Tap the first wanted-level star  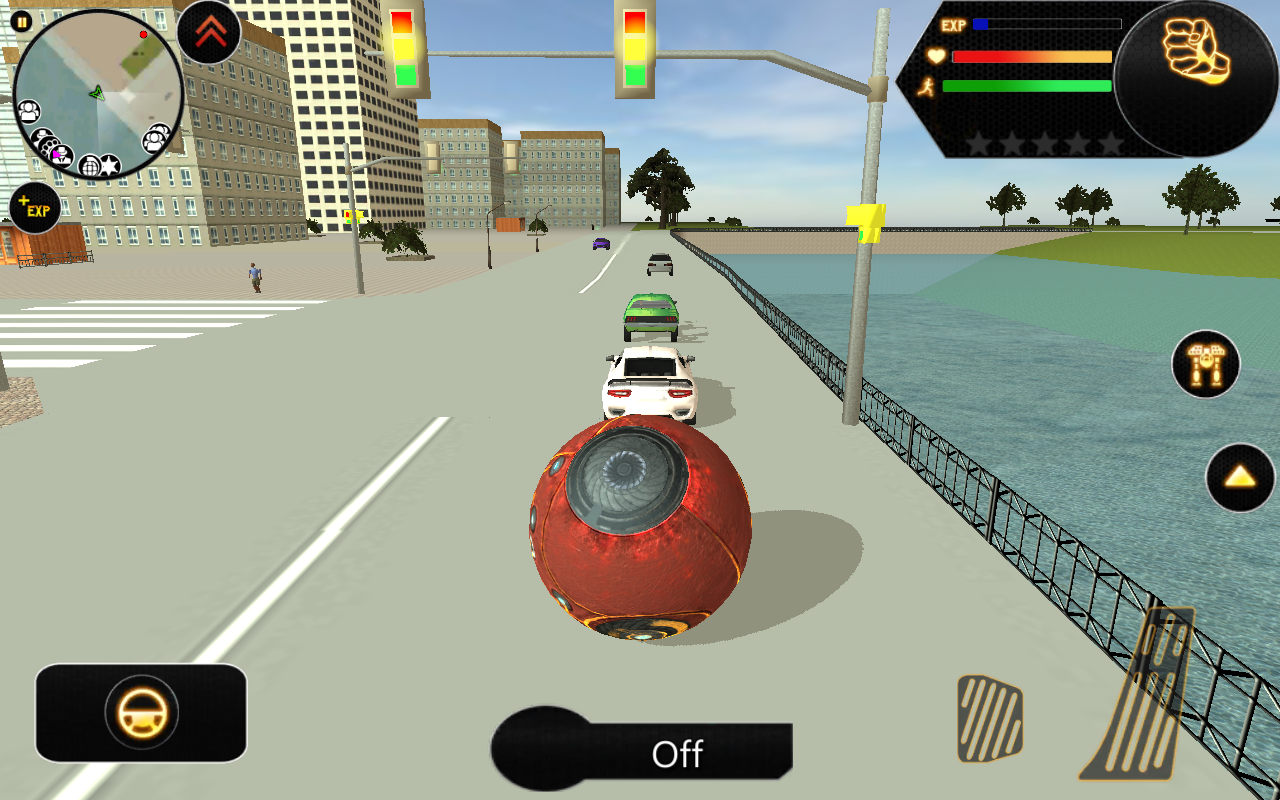[975, 145]
